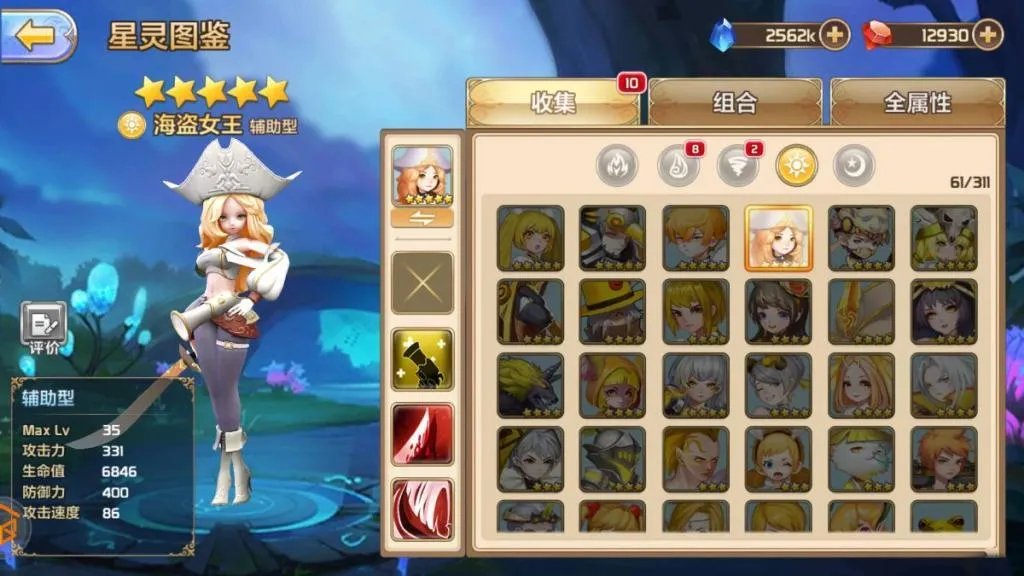
Task: Filter by fire element icon
Action: coord(617,165)
